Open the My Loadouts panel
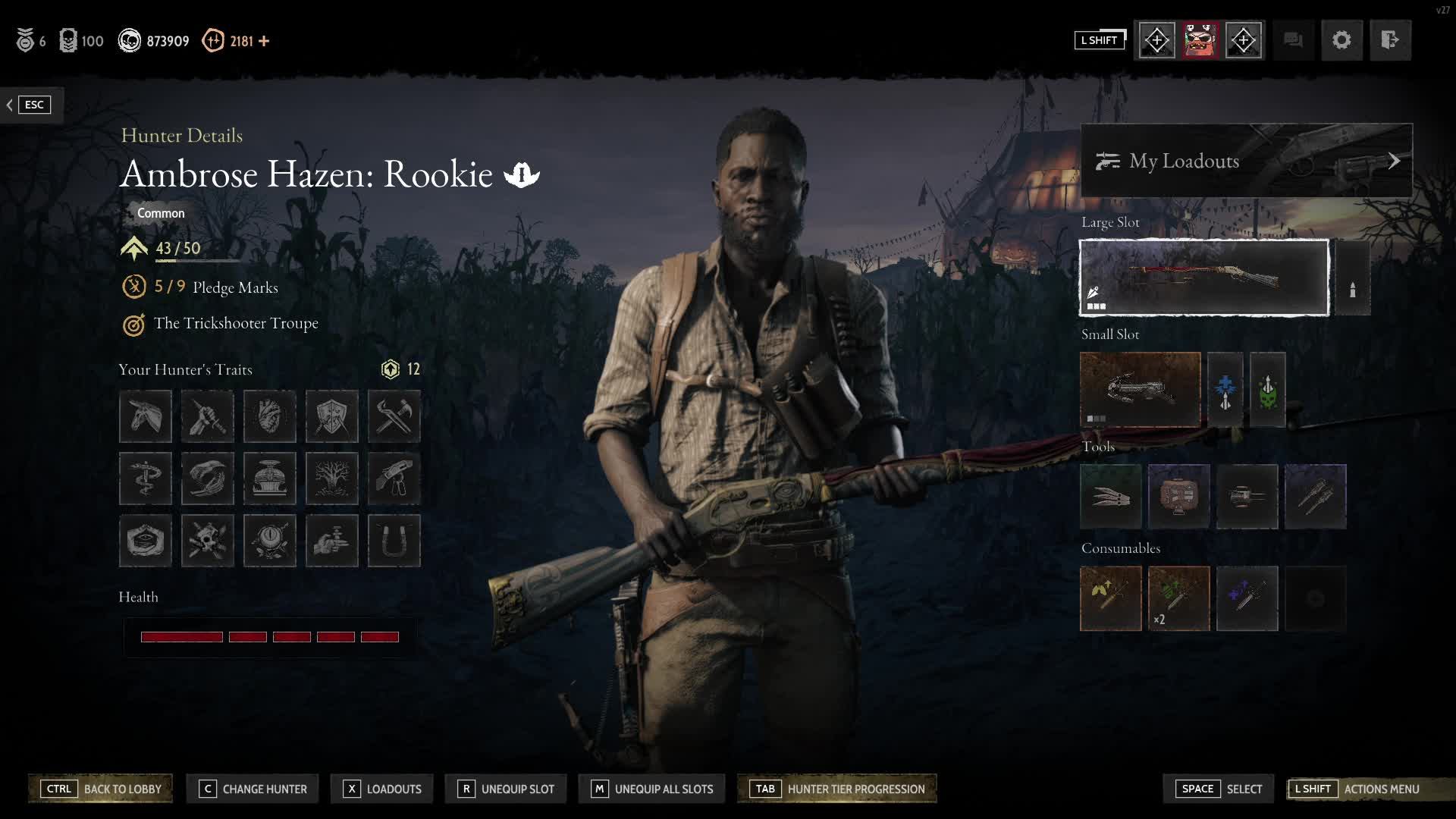The image size is (1456, 819). [x=1246, y=161]
